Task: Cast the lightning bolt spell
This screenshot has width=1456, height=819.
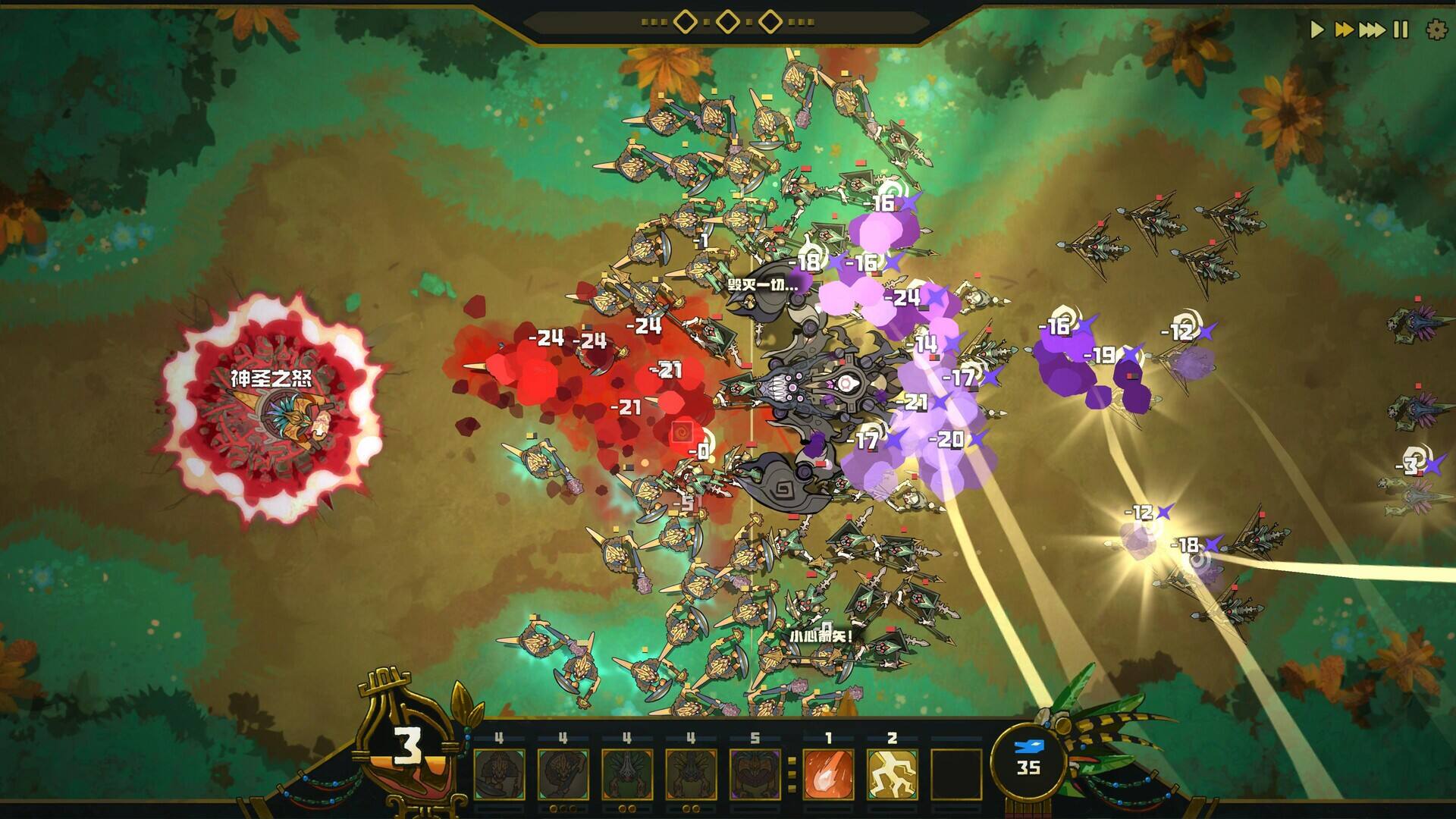Action: tap(892, 773)
